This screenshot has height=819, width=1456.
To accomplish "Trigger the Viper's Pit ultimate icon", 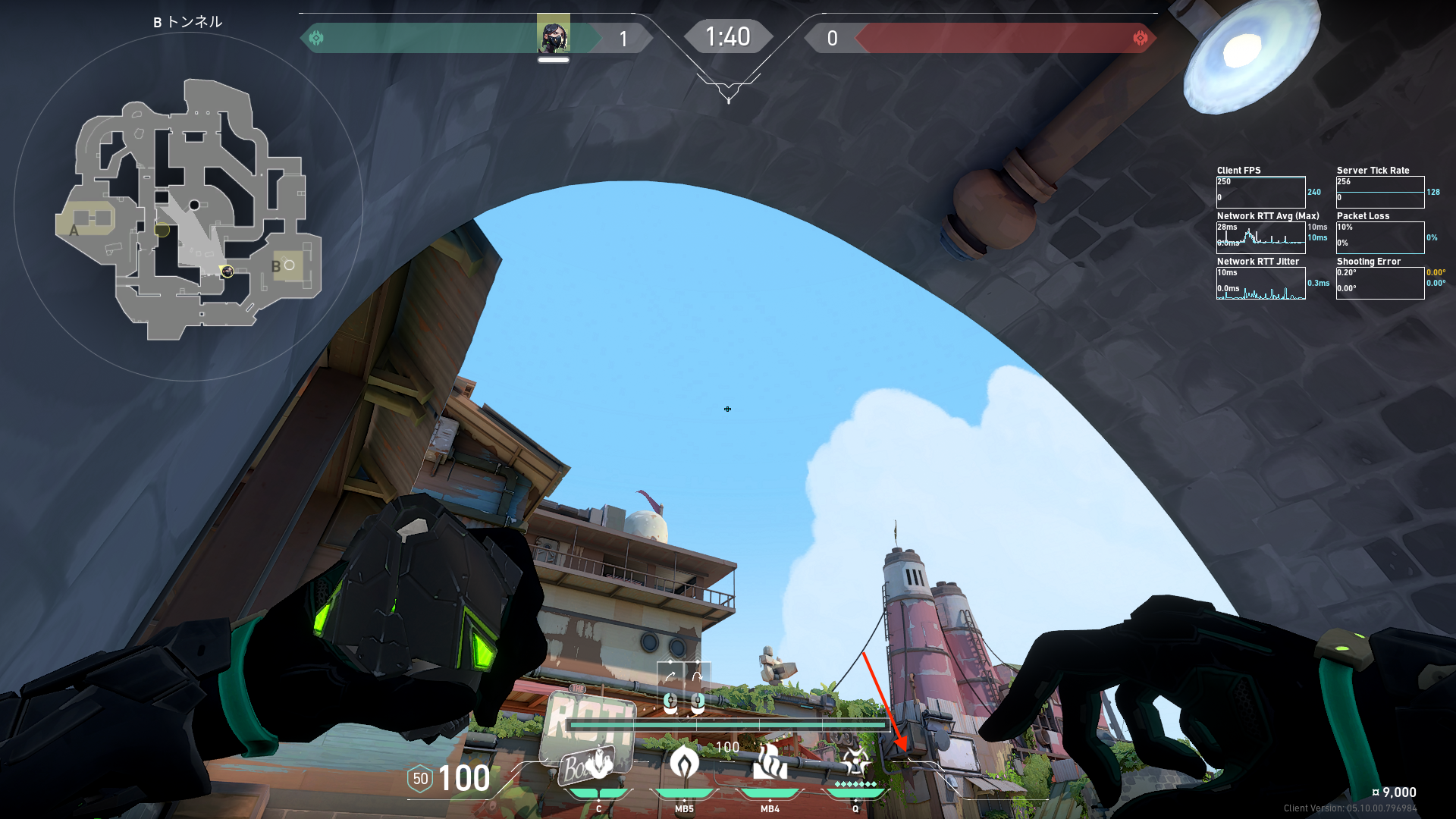I will pyautogui.click(x=855, y=761).
